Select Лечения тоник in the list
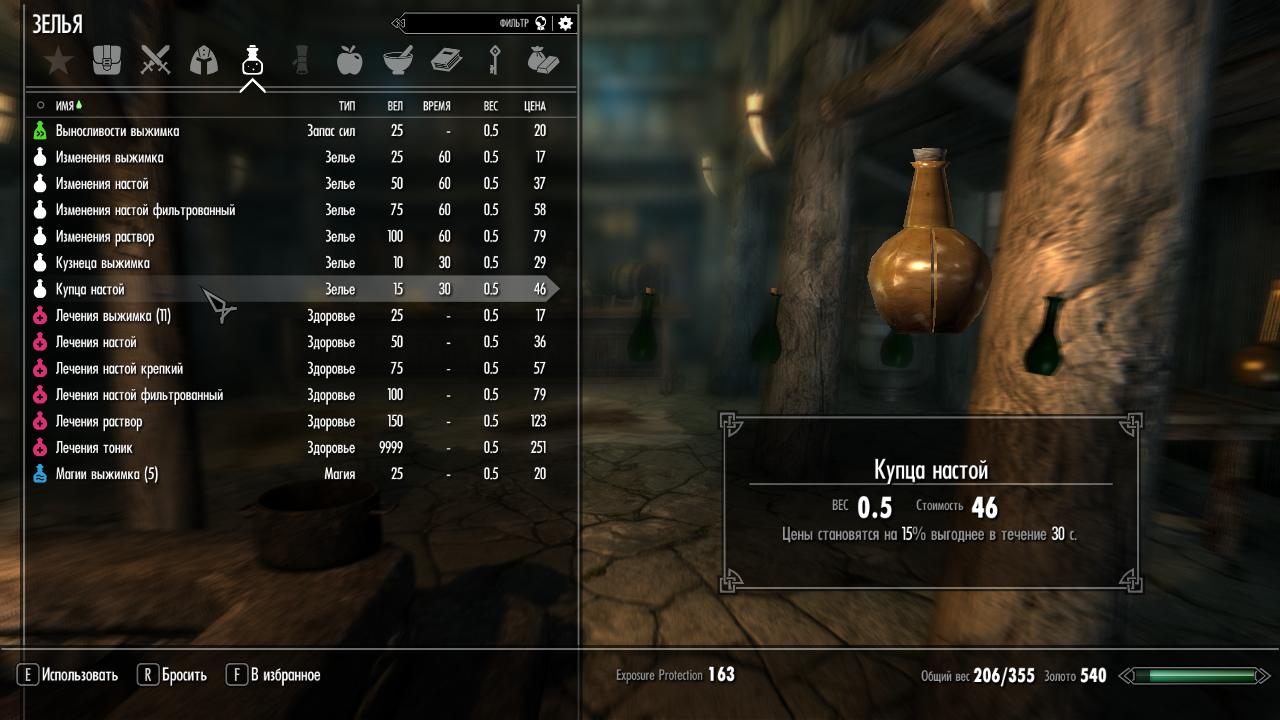Viewport: 1280px width, 720px height. point(94,448)
